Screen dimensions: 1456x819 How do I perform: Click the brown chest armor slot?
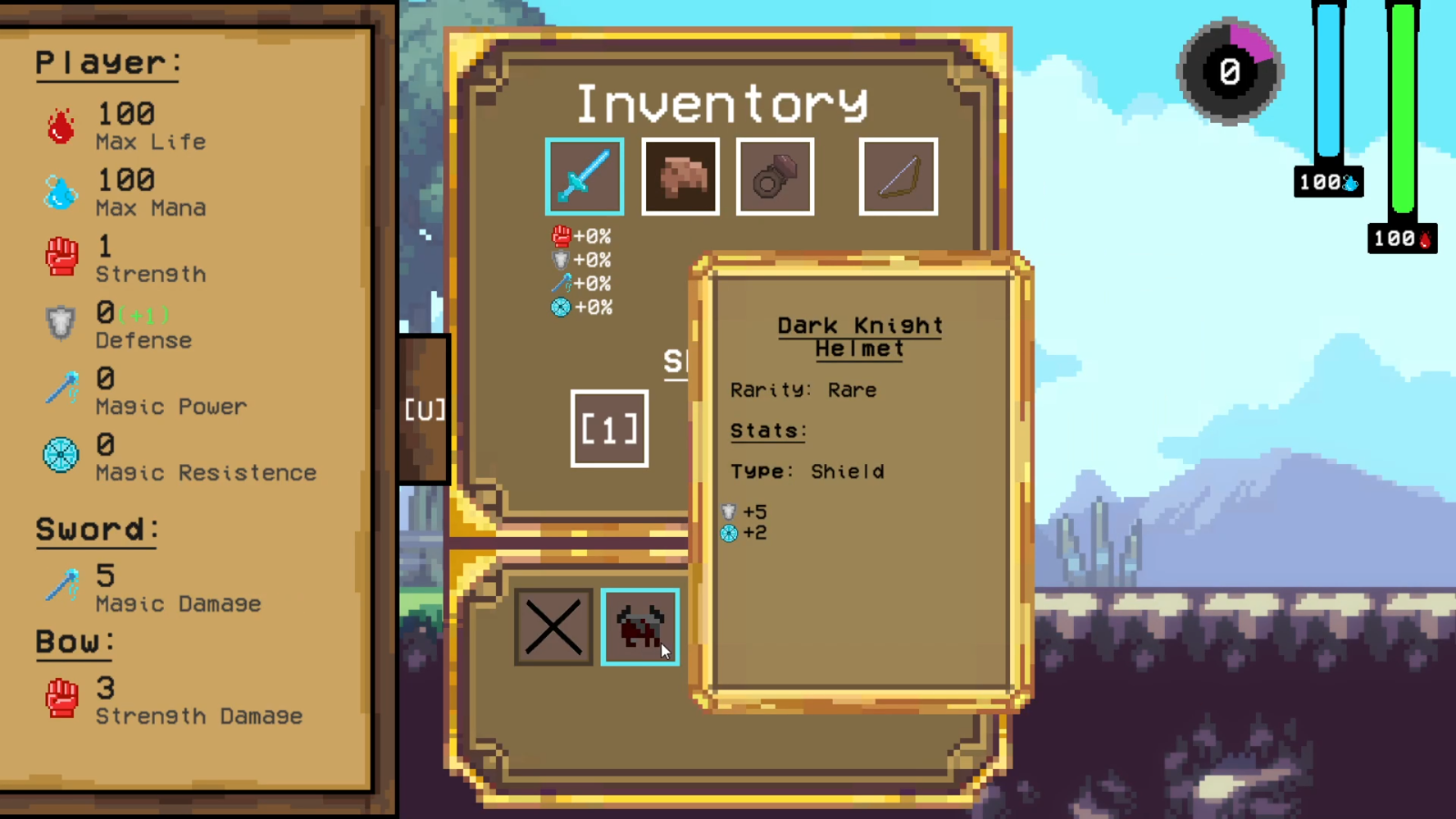click(x=681, y=177)
